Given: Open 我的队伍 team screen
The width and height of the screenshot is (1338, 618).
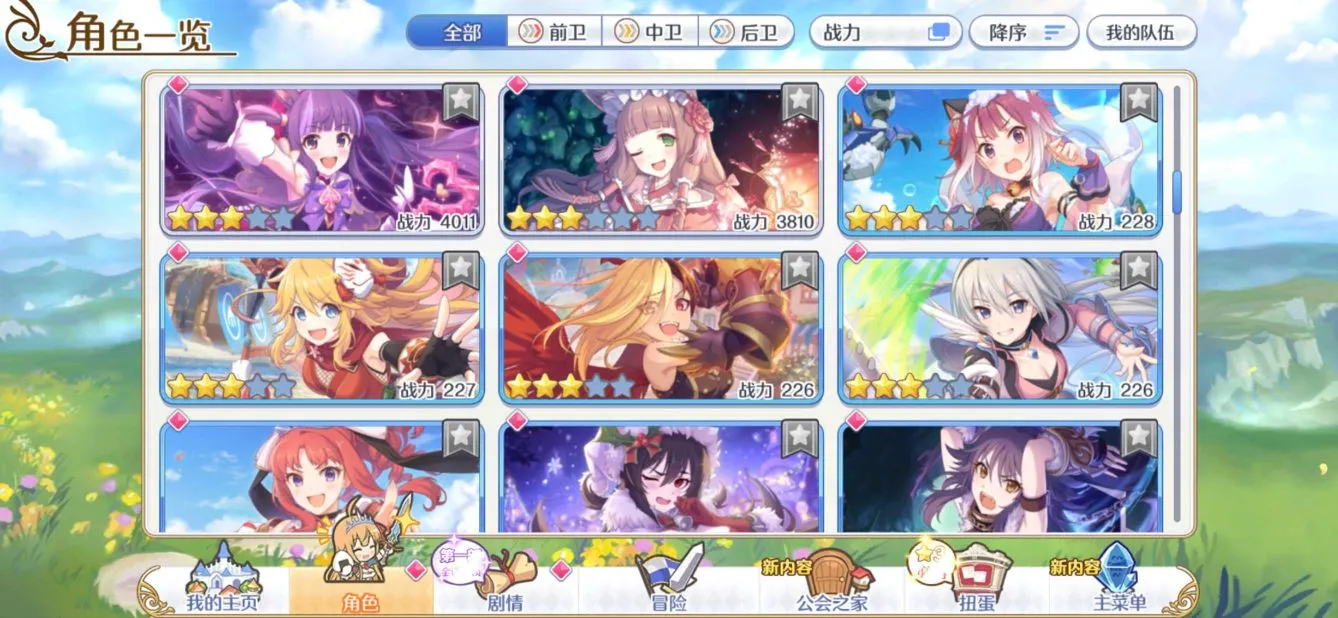Looking at the screenshot, I should click(x=1140, y=32).
